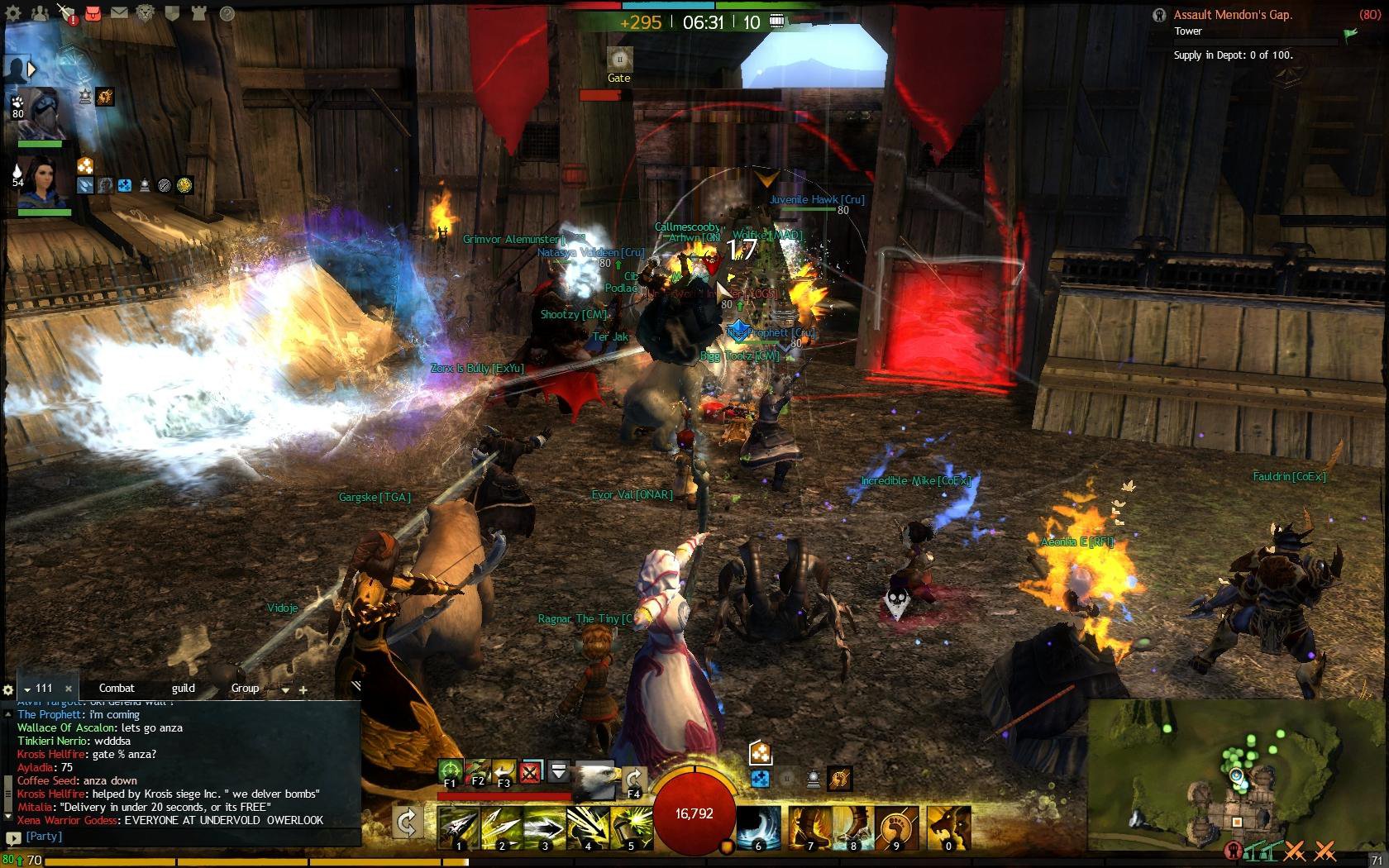Open the lion head trading post icon
The height and width of the screenshot is (868, 1389).
point(146,13)
